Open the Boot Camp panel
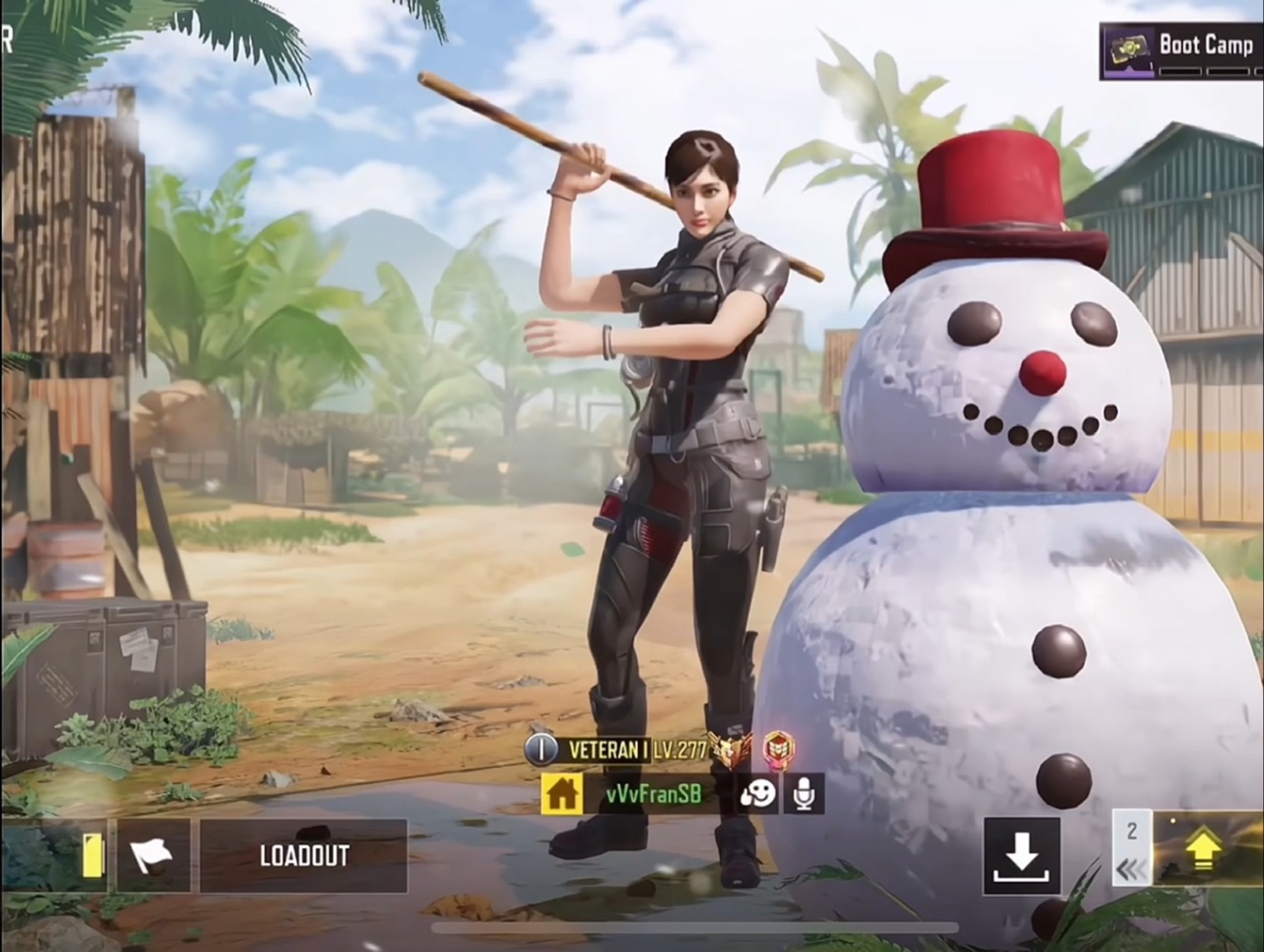 click(x=1182, y=50)
